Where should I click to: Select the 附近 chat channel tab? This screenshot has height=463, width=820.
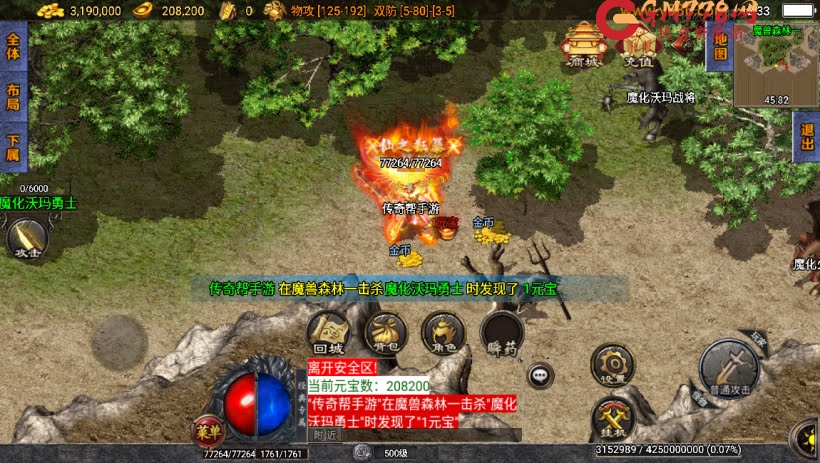[325, 435]
